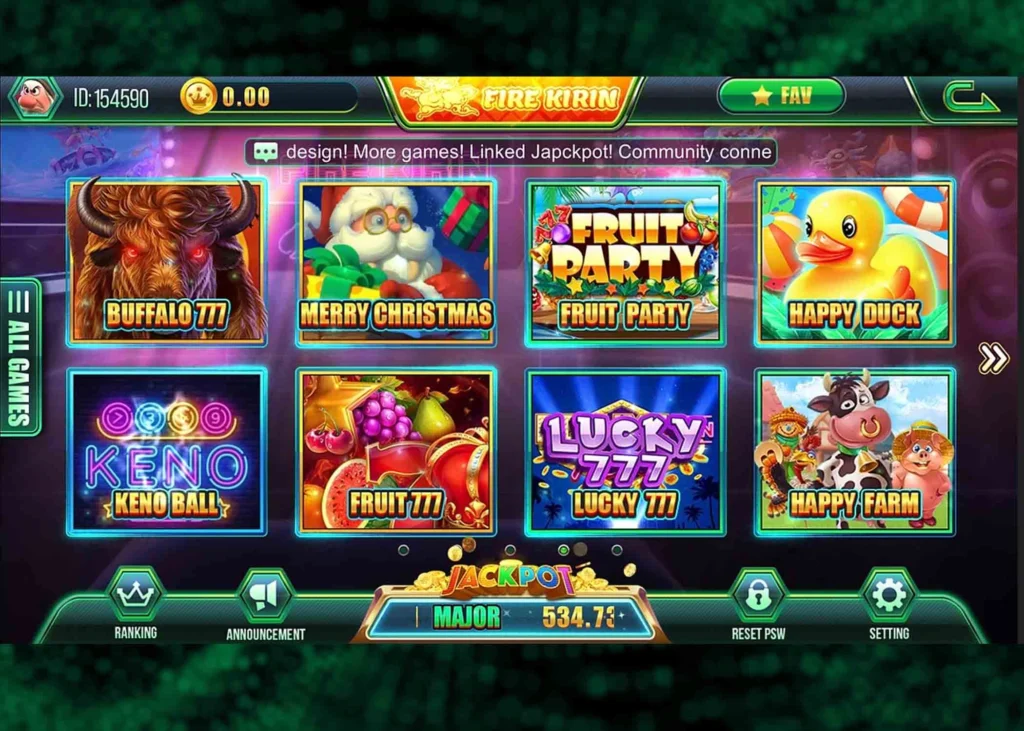Open the All Games side tab

pos(20,357)
